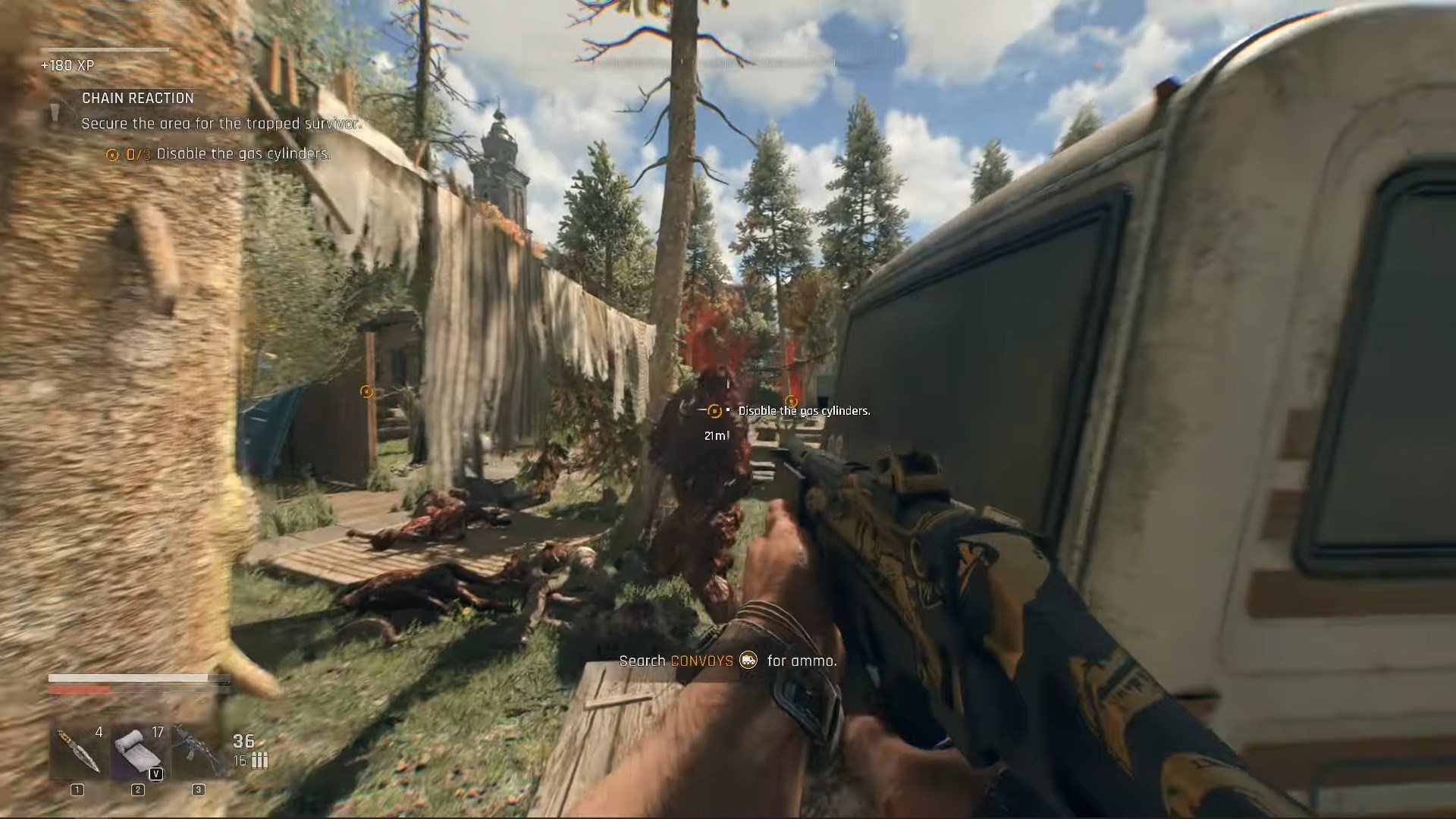The image size is (1456, 819).
Task: Click the red health bar
Action: tap(79, 689)
